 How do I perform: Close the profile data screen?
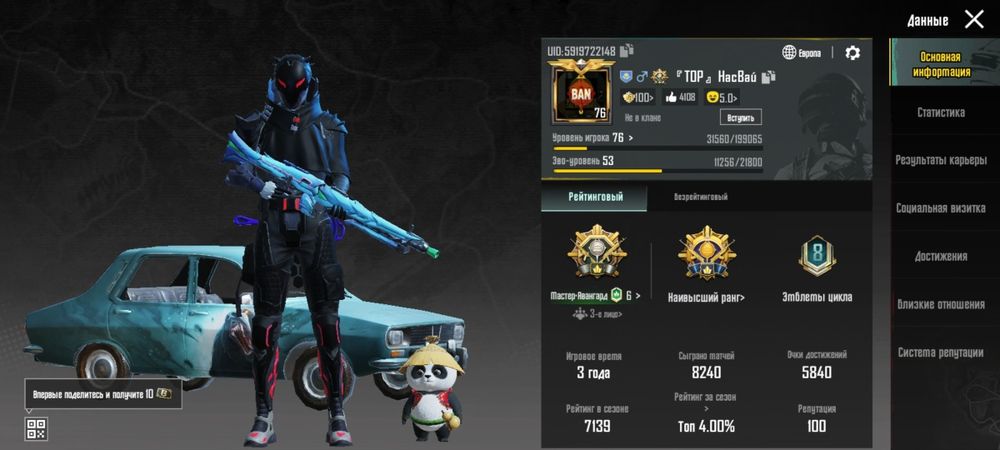pos(974,19)
